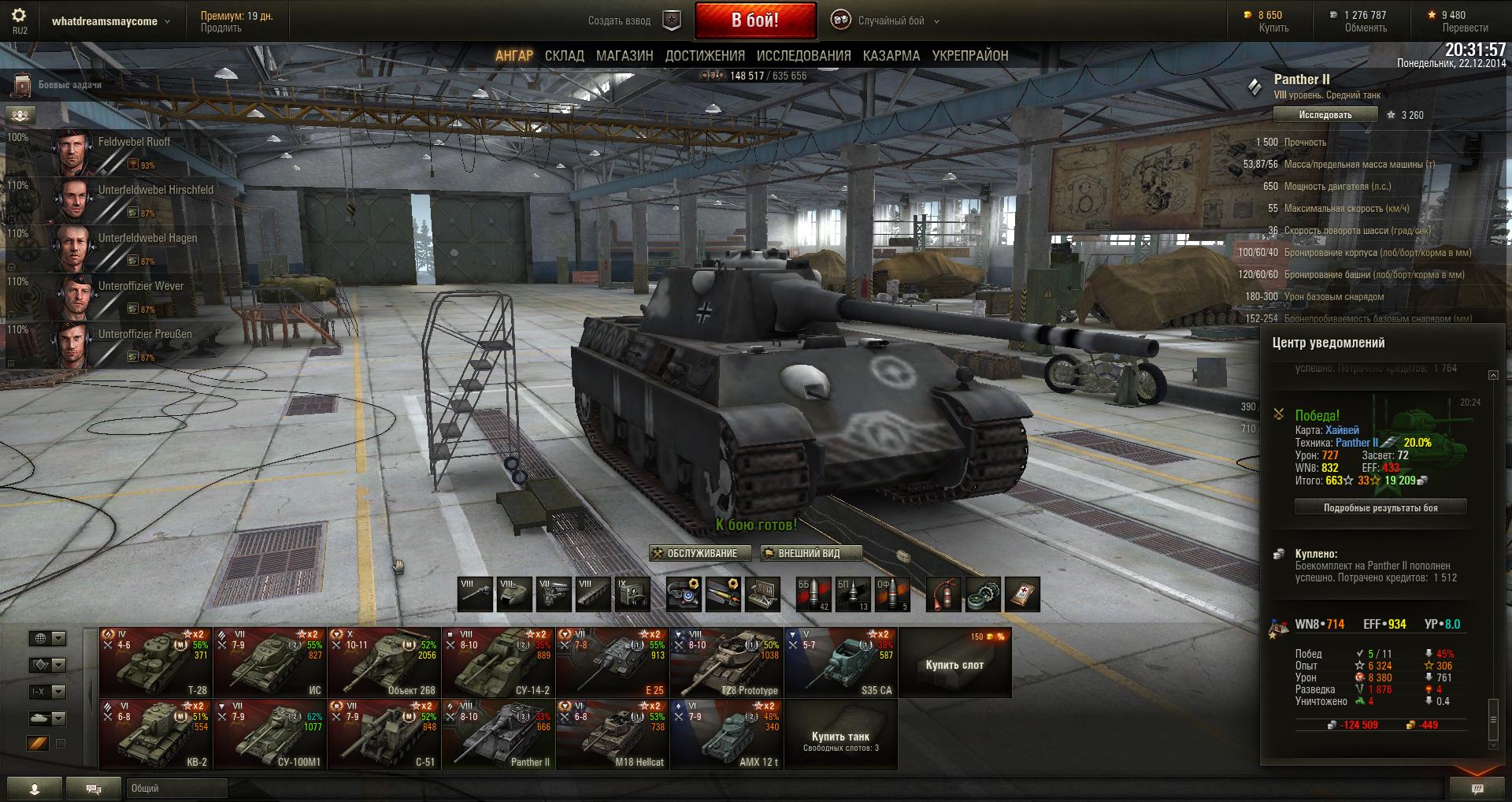Open the УКРЕПРАЙОН tab

click(969, 56)
